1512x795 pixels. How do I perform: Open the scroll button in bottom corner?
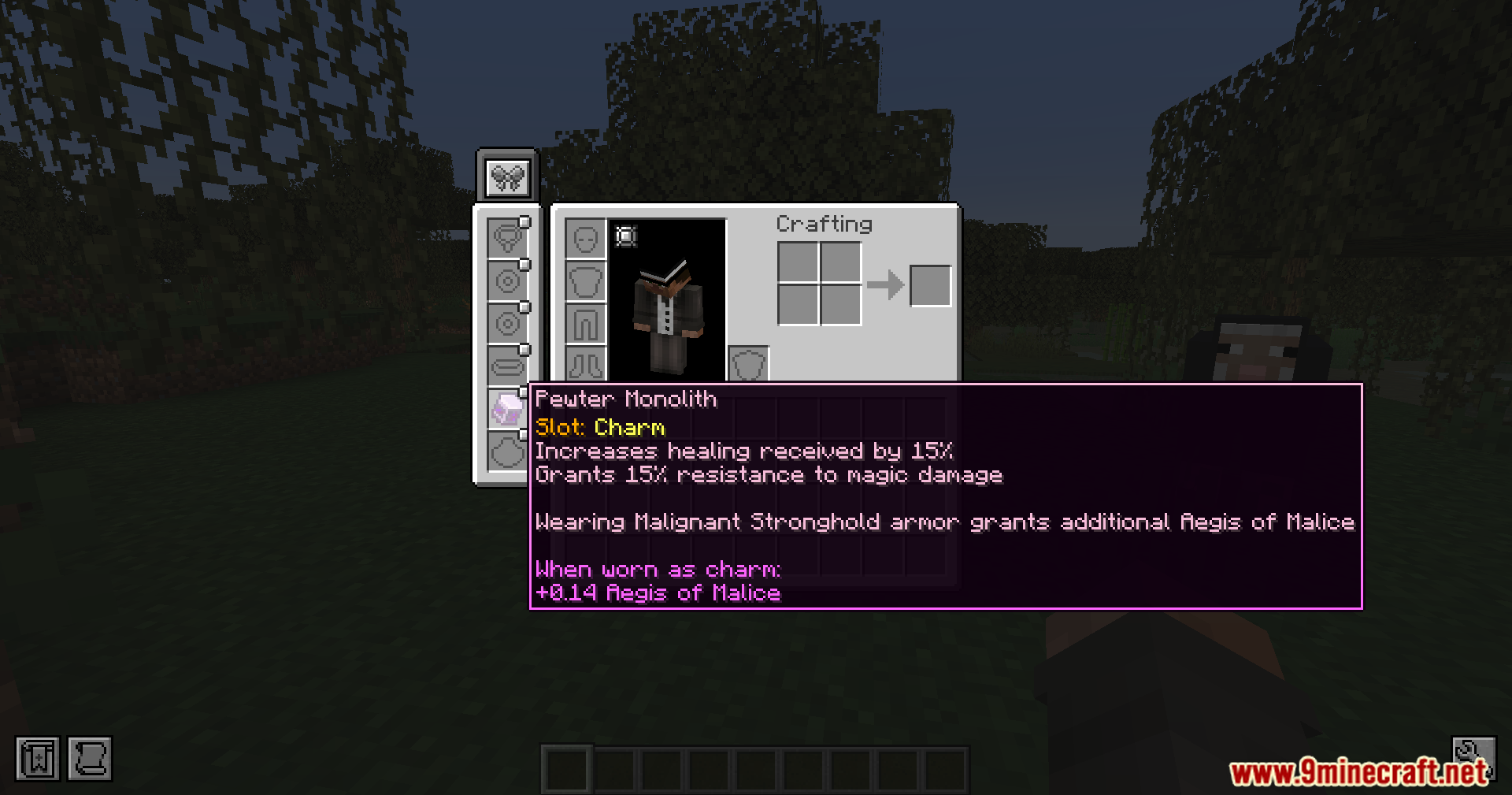coord(90,759)
